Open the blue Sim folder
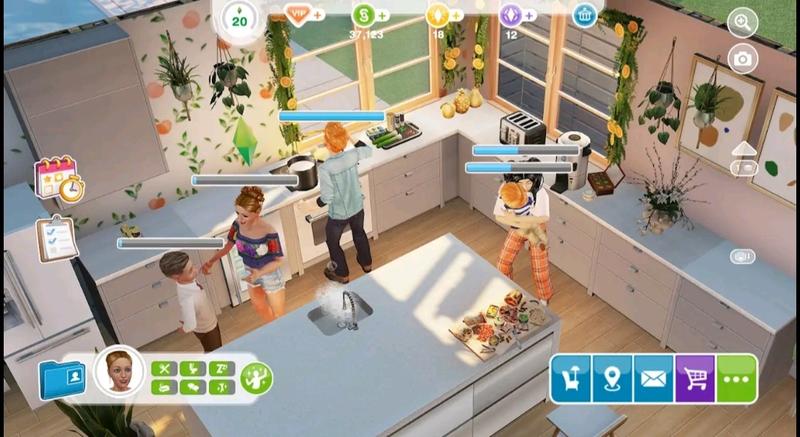This screenshot has width=800, height=437. pos(63,378)
